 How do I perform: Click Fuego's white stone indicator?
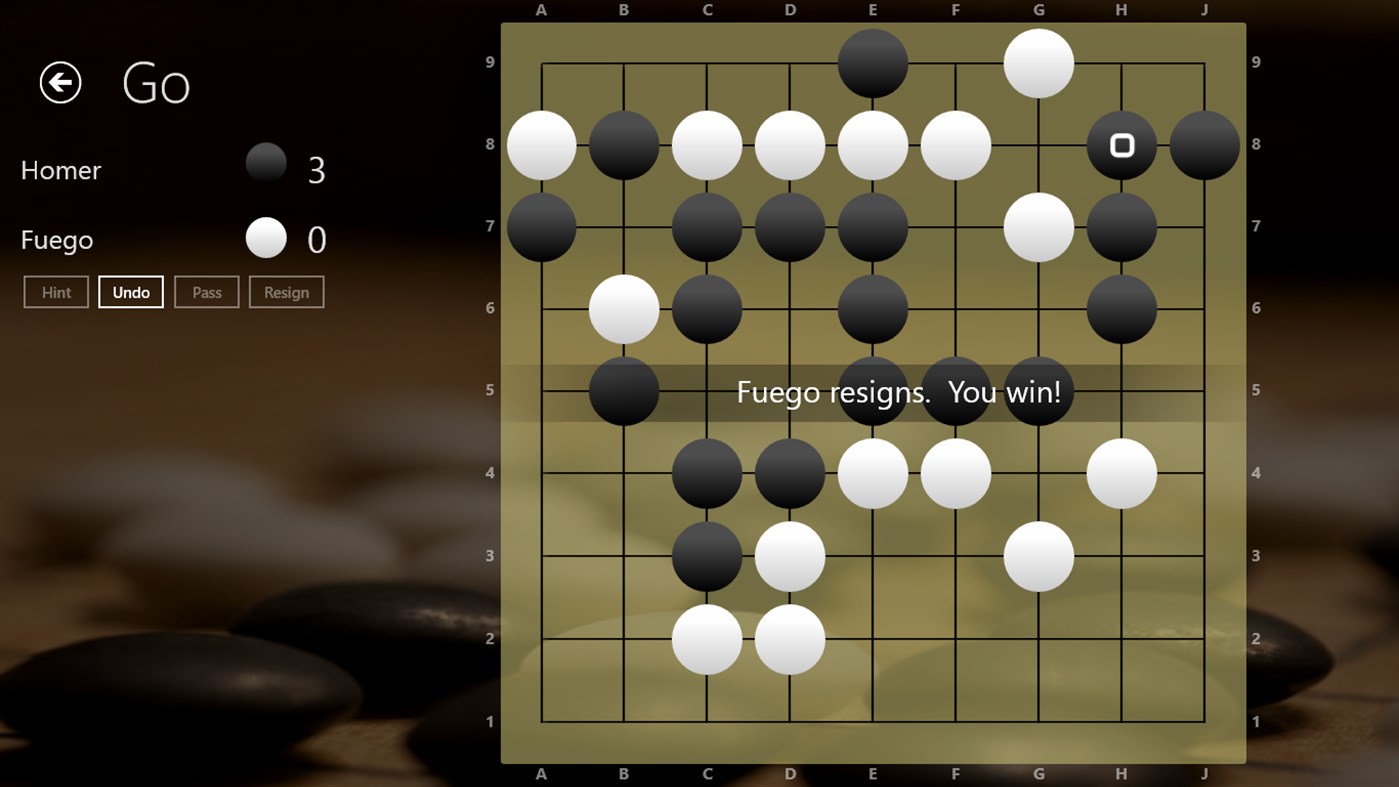(x=265, y=238)
